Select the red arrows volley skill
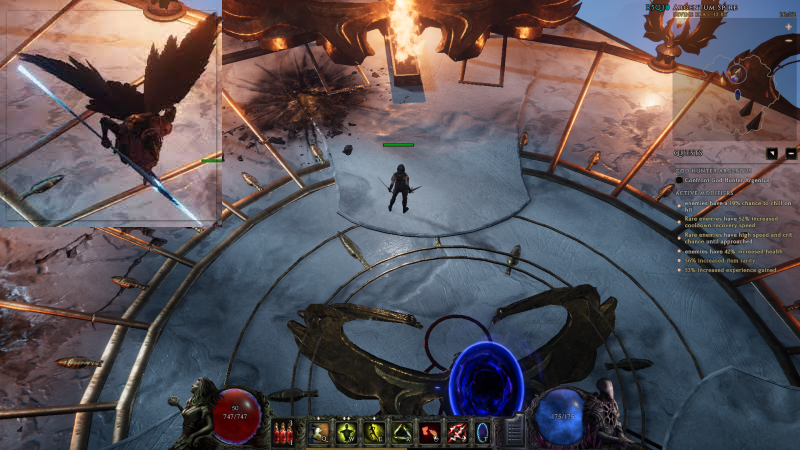The height and width of the screenshot is (450, 800). click(x=458, y=432)
